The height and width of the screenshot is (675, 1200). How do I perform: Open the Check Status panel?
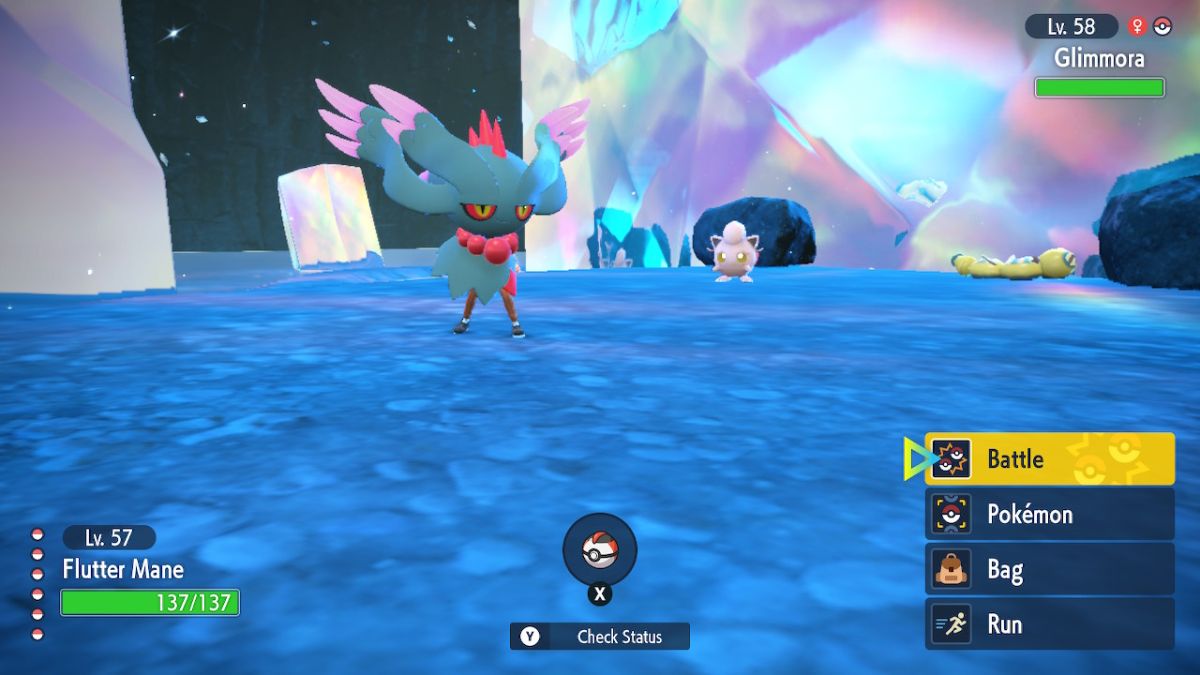[x=600, y=636]
